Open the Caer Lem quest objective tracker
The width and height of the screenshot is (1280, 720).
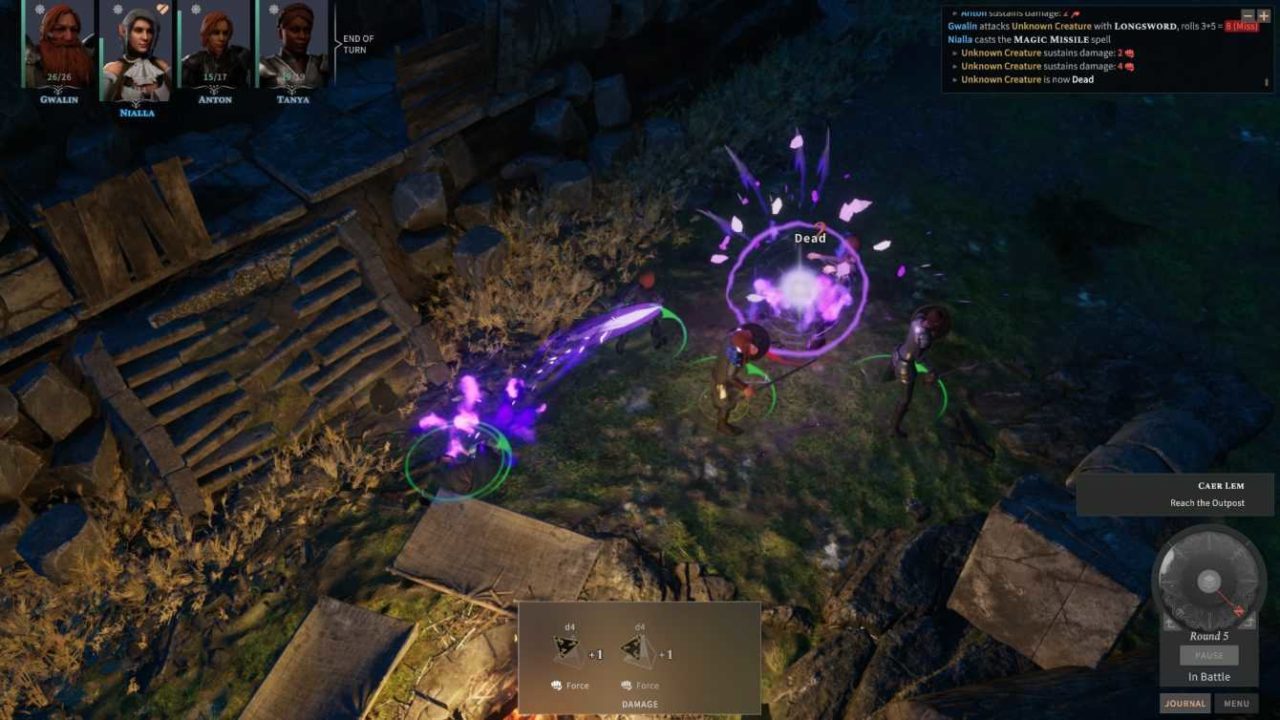(1177, 494)
